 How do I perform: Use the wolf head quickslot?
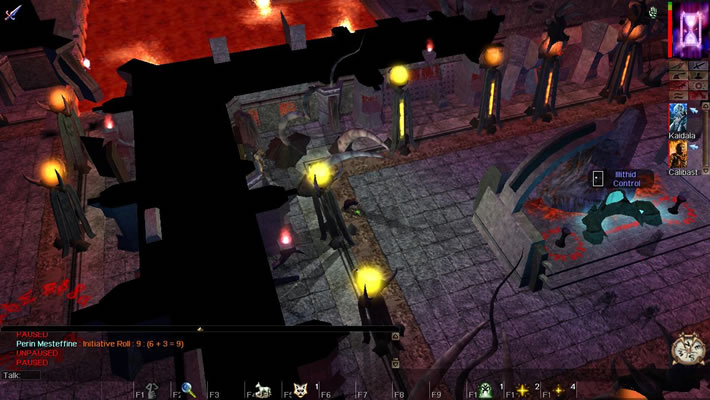300,390
